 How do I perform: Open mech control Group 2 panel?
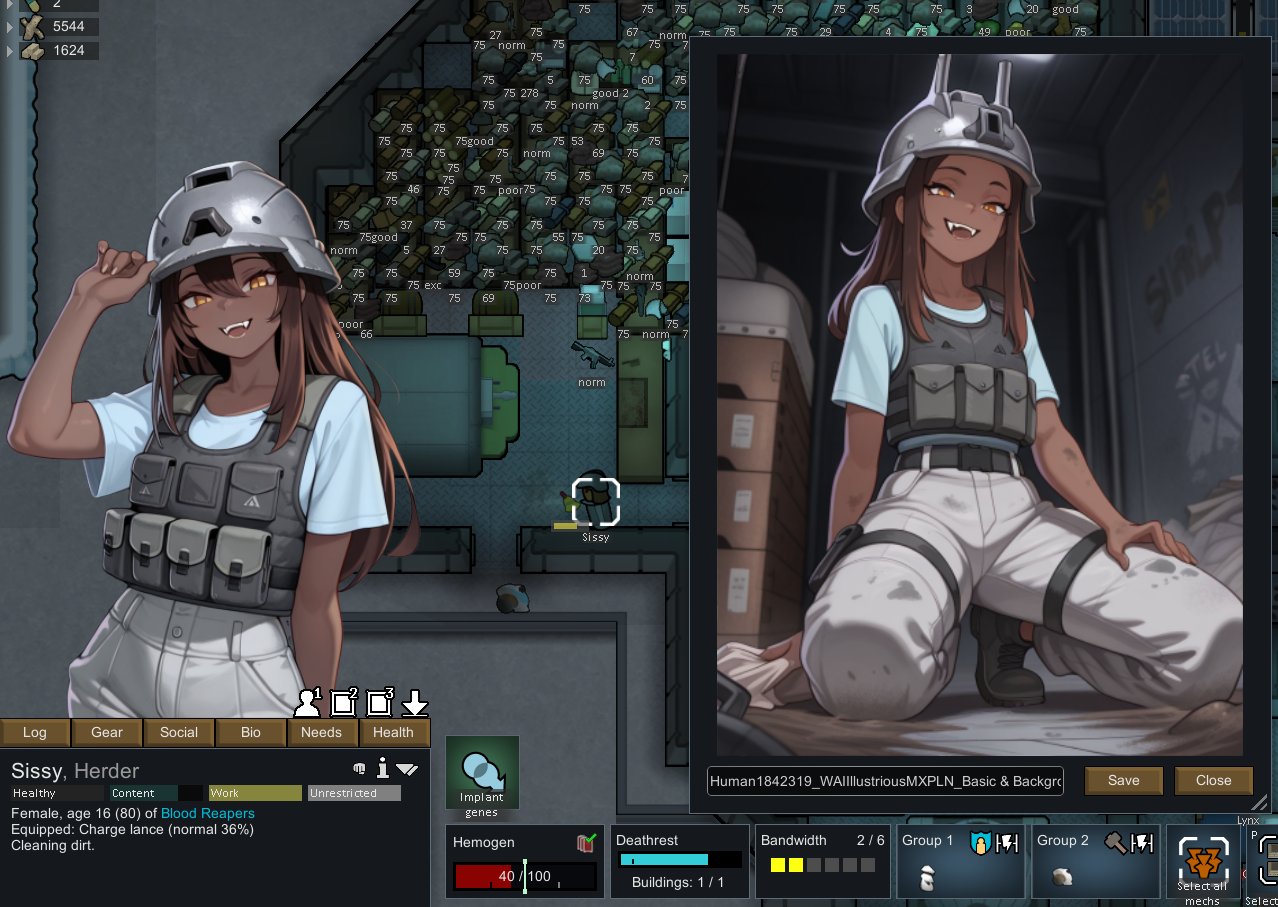(x=1094, y=861)
